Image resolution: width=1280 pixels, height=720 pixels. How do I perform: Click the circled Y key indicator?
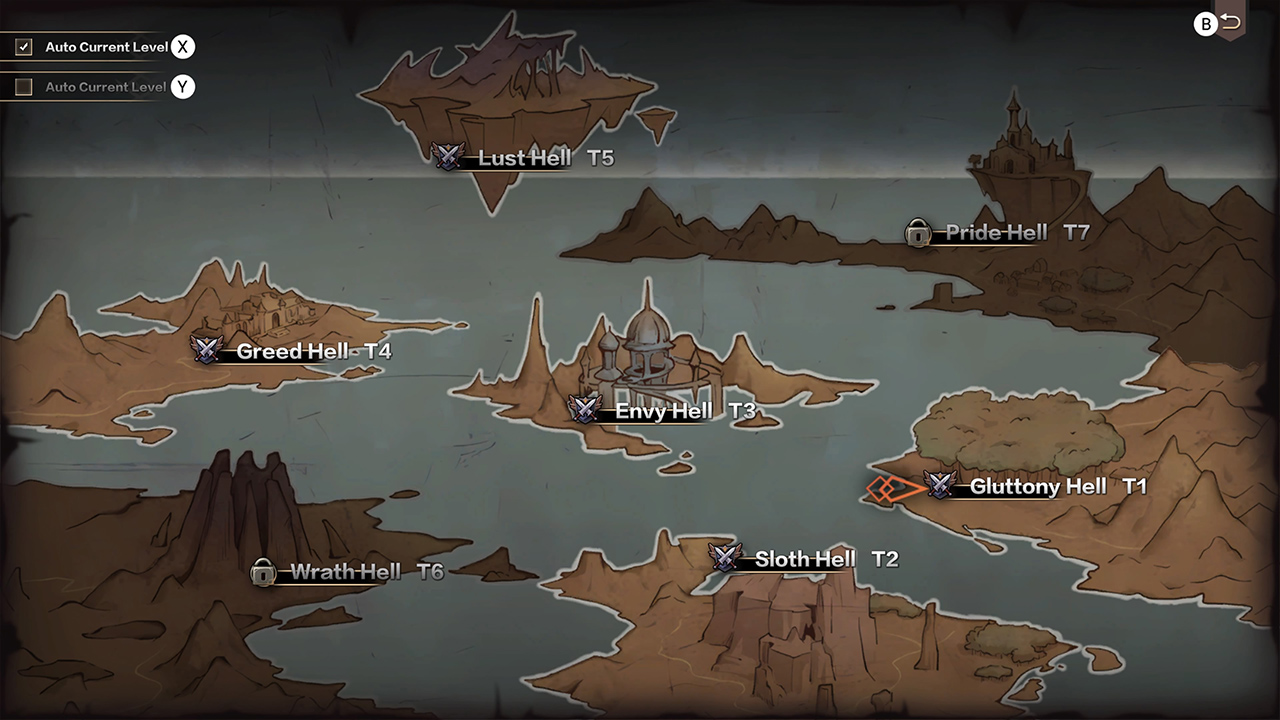coord(182,87)
